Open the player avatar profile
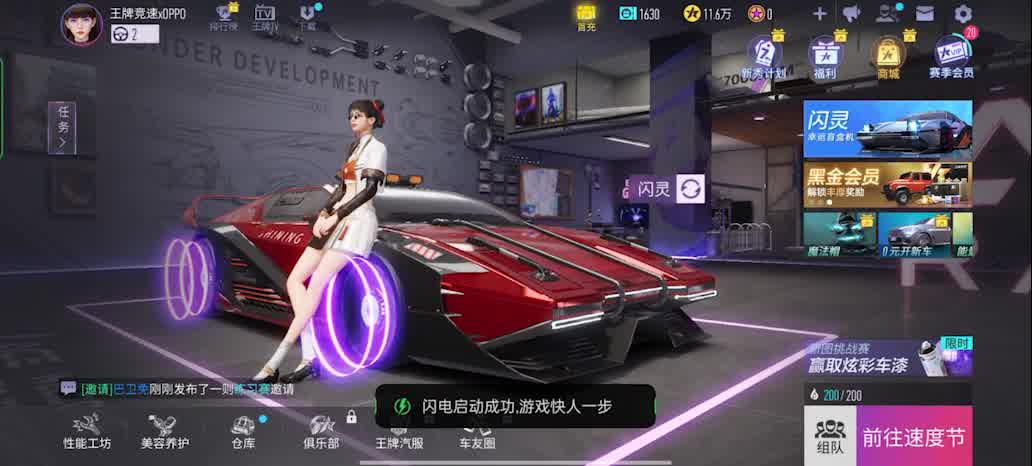Image resolution: width=1032 pixels, height=466 pixels. [x=82, y=24]
